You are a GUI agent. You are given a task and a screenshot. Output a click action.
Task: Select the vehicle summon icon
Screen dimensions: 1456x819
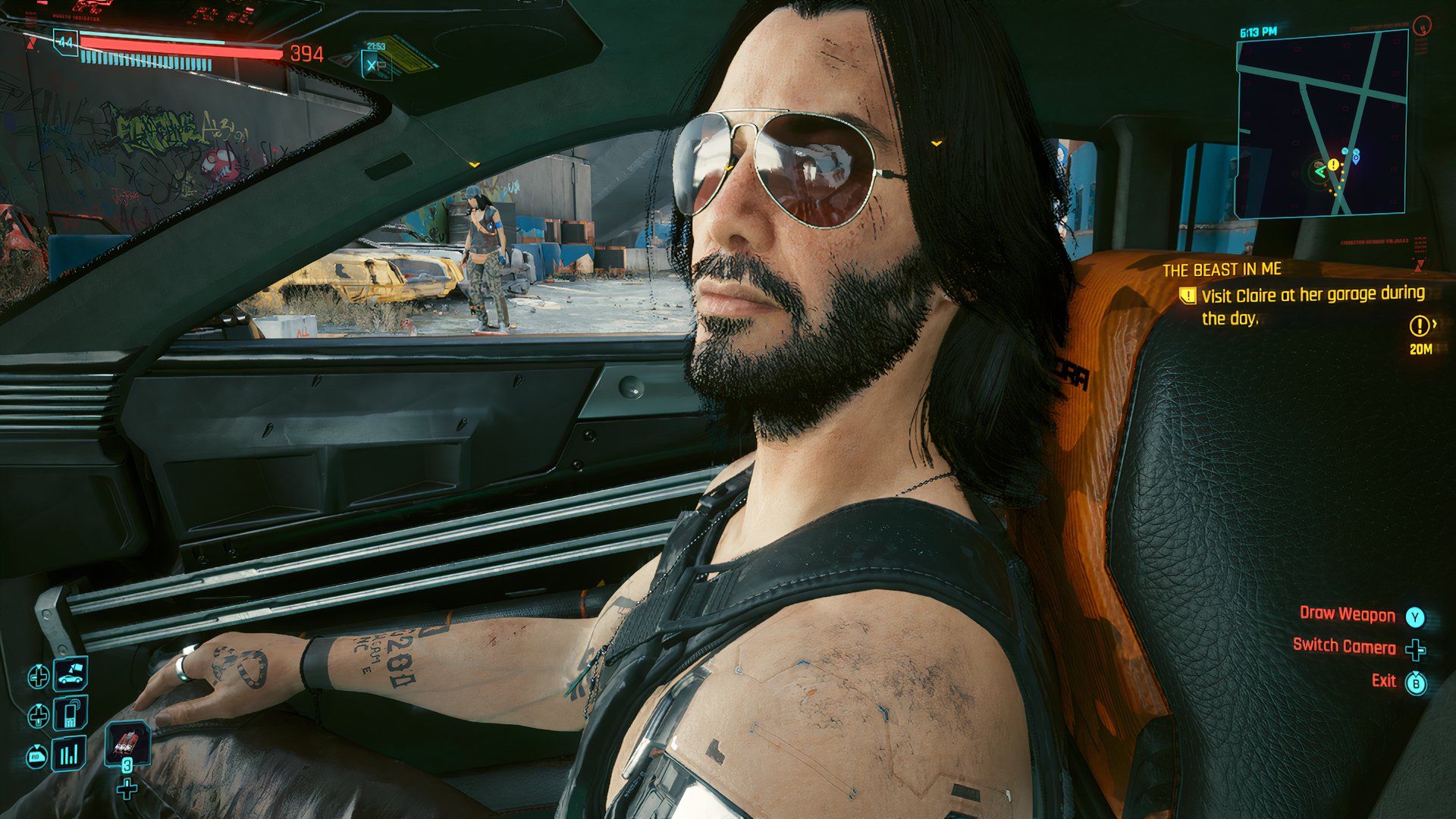tap(69, 674)
